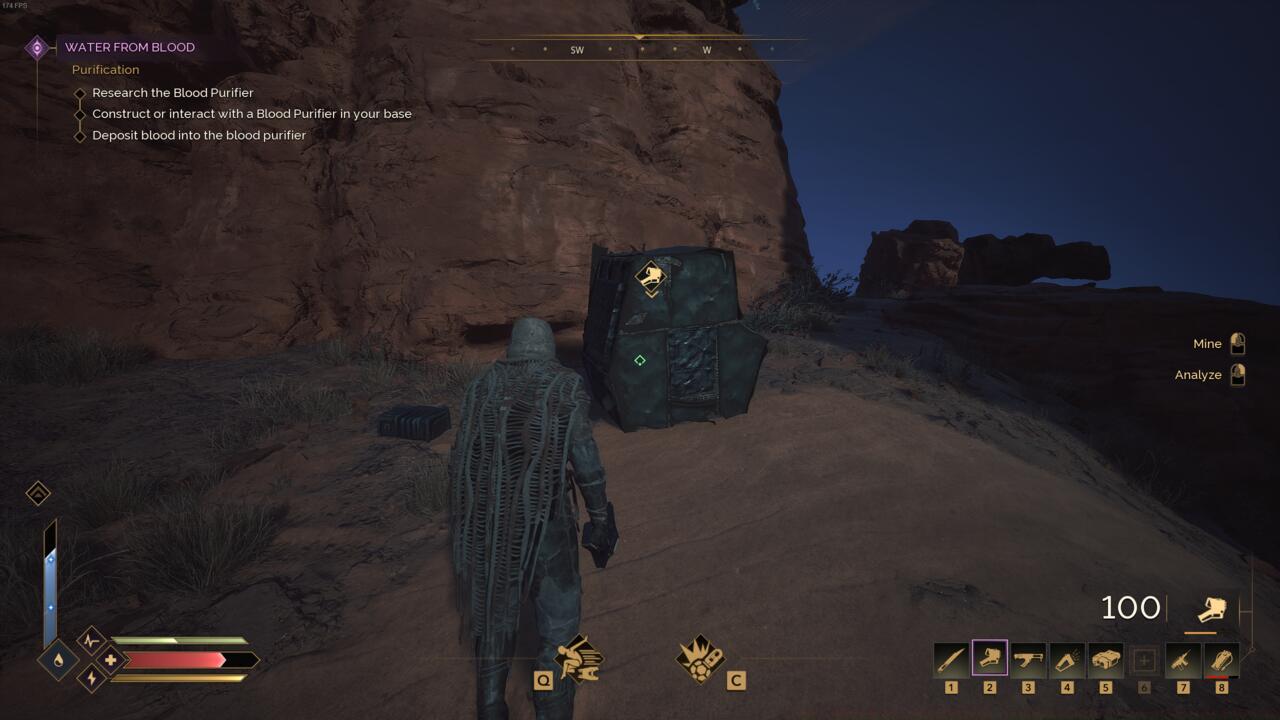Select the cutteray in hotbar slot 2
The height and width of the screenshot is (720, 1280).
pos(988,660)
